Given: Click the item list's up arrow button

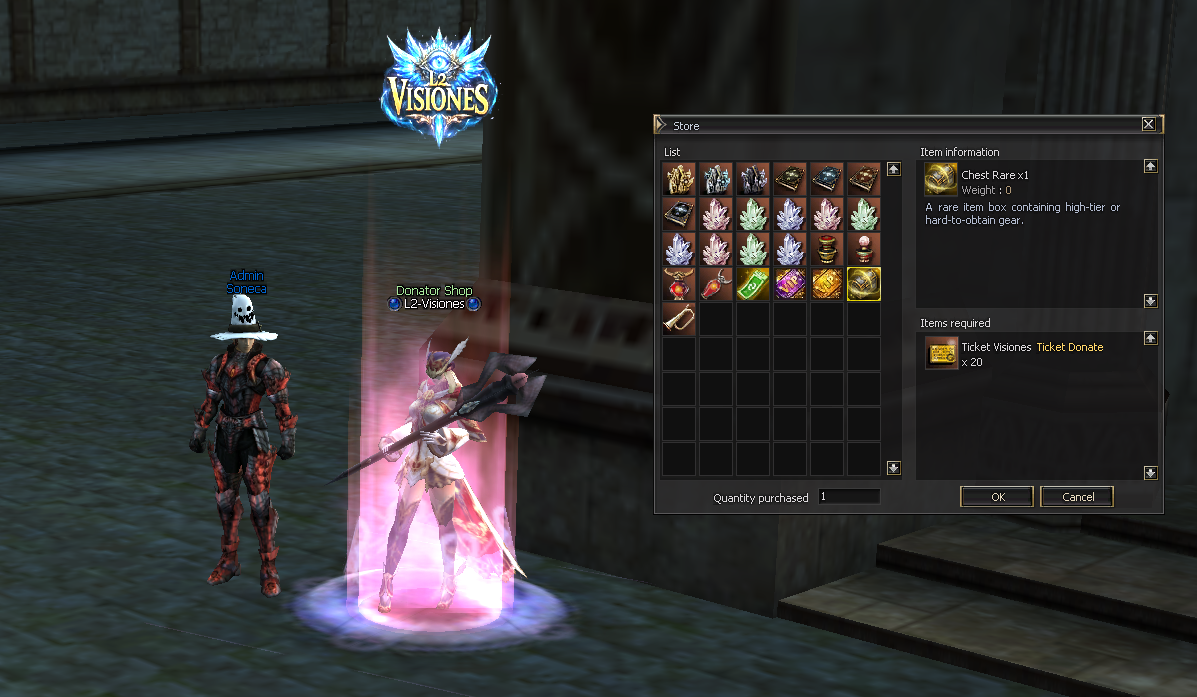Looking at the screenshot, I should [894, 169].
